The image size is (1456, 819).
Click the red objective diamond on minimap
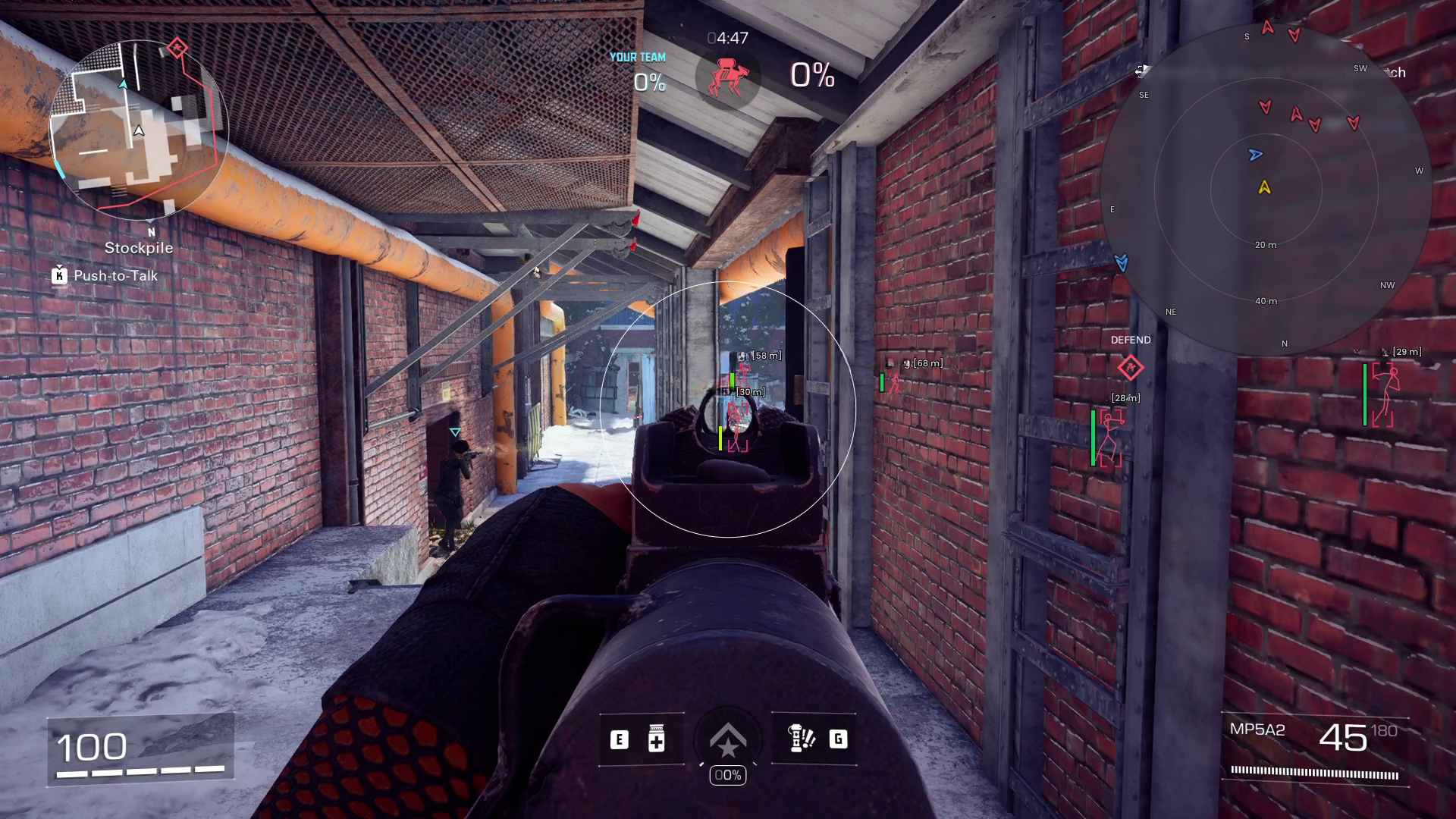(x=177, y=49)
